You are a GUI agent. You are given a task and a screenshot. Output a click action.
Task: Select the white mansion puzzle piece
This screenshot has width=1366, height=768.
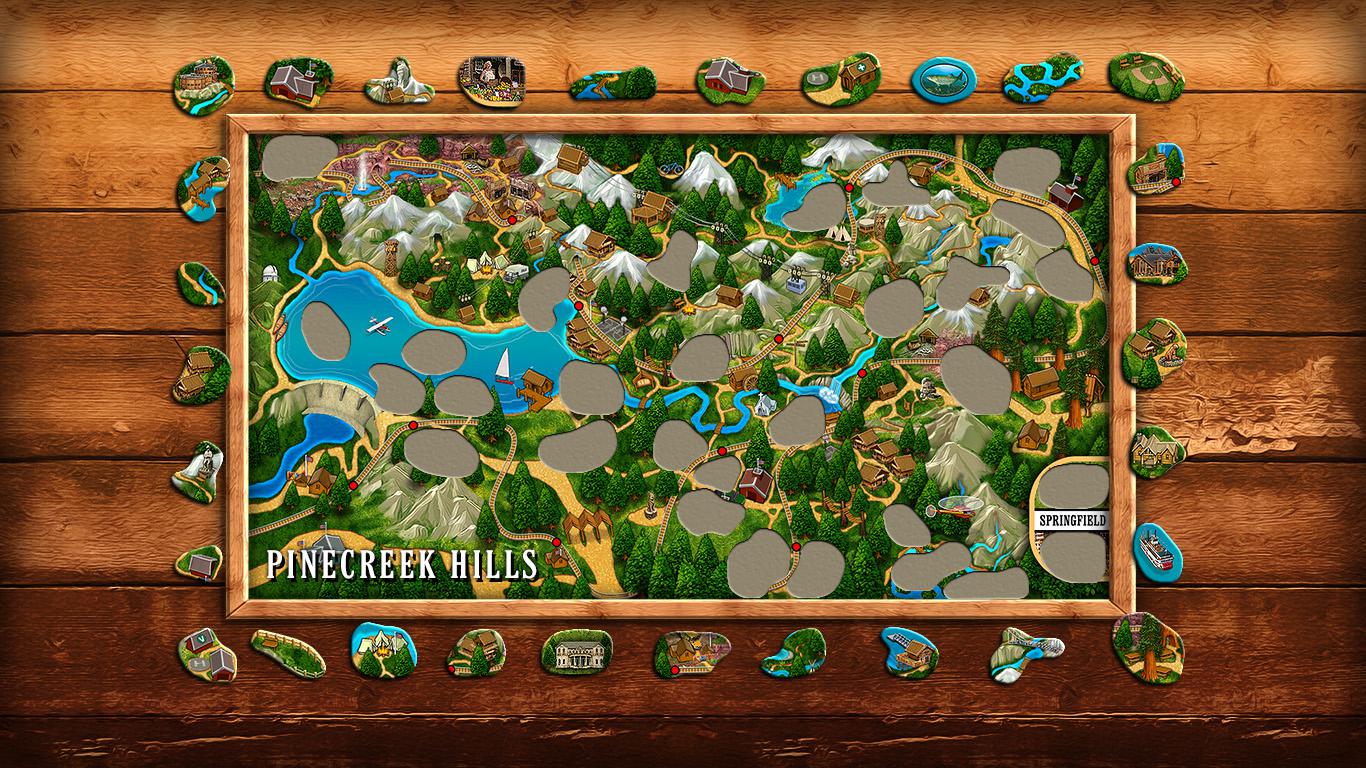[577, 652]
